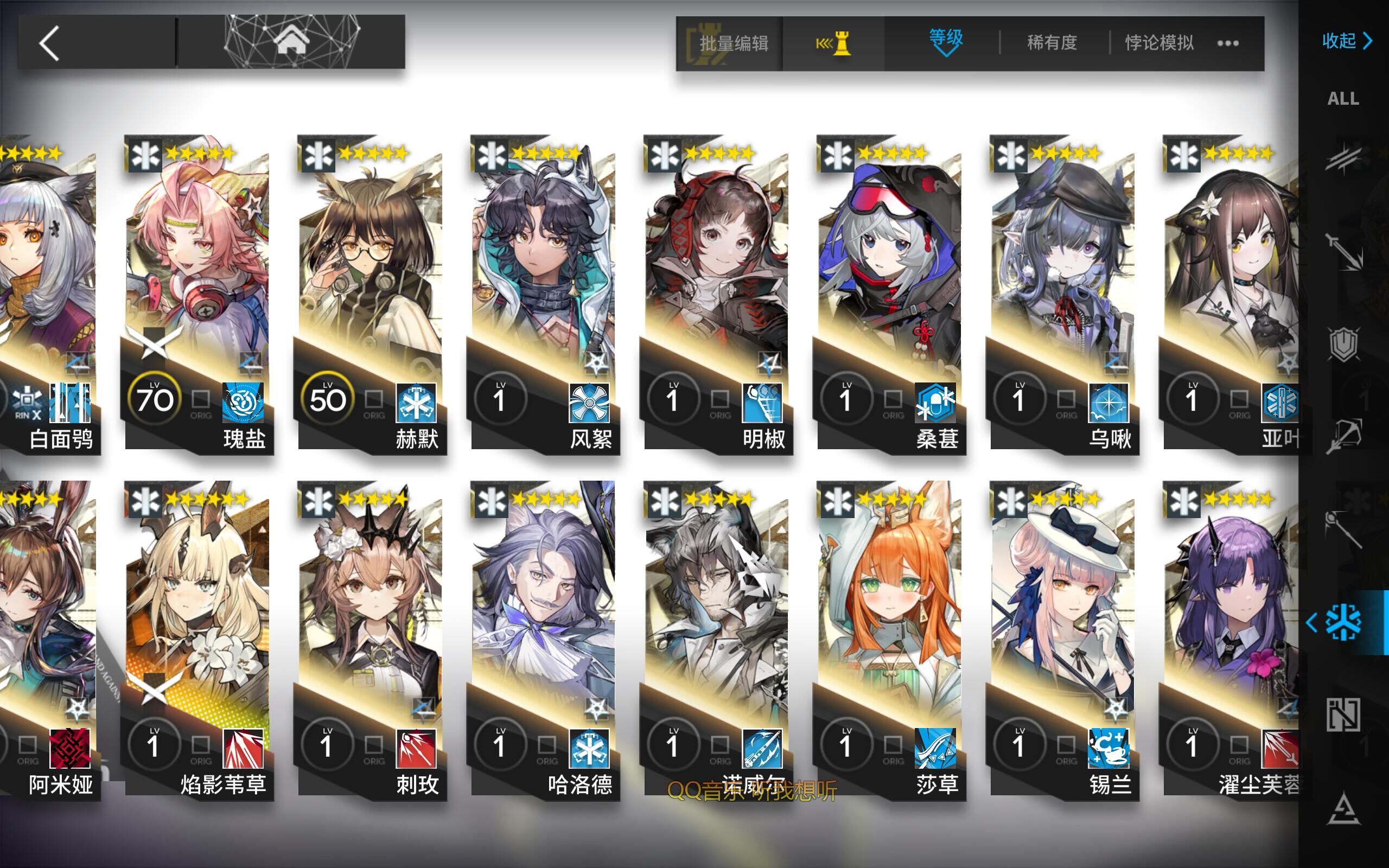Pick operator 莎草 card
The width and height of the screenshot is (1389, 868).
(890, 637)
